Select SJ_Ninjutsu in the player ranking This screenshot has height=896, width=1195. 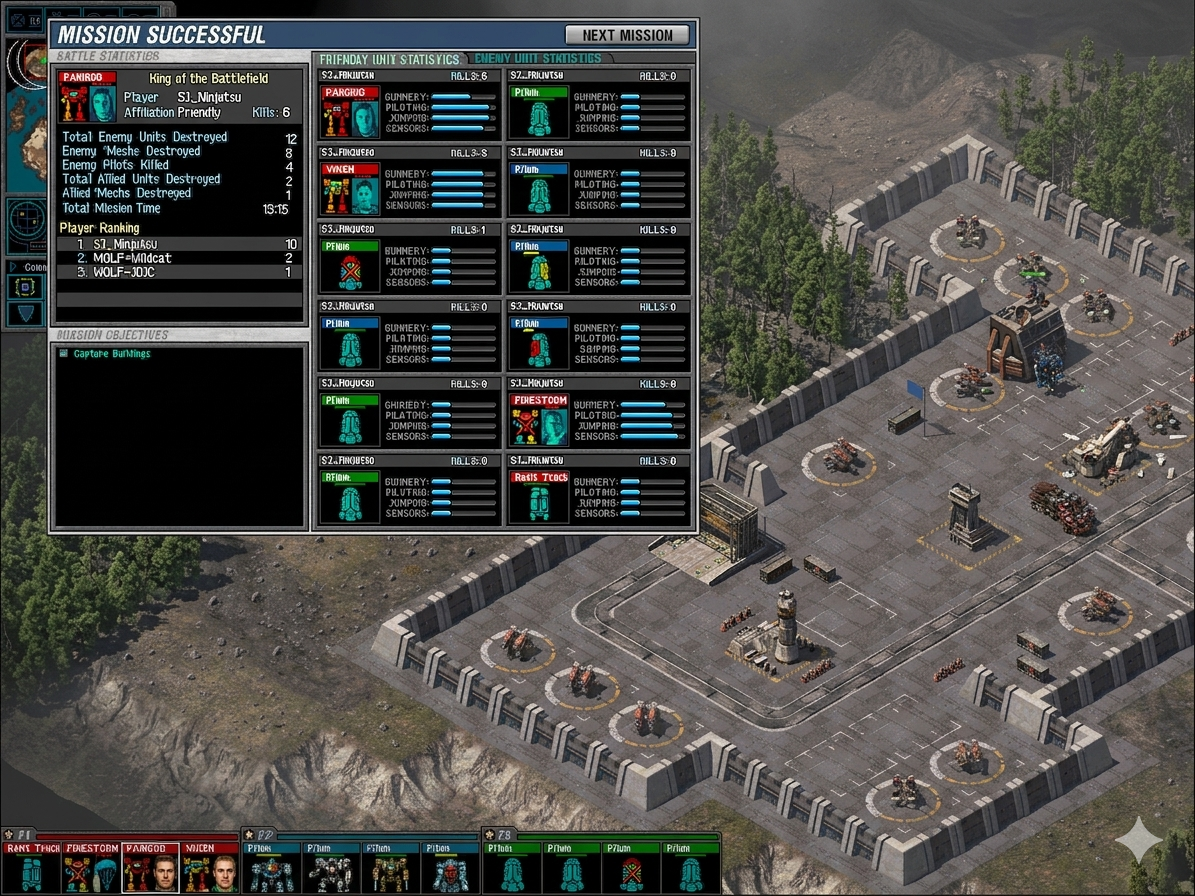[179, 244]
